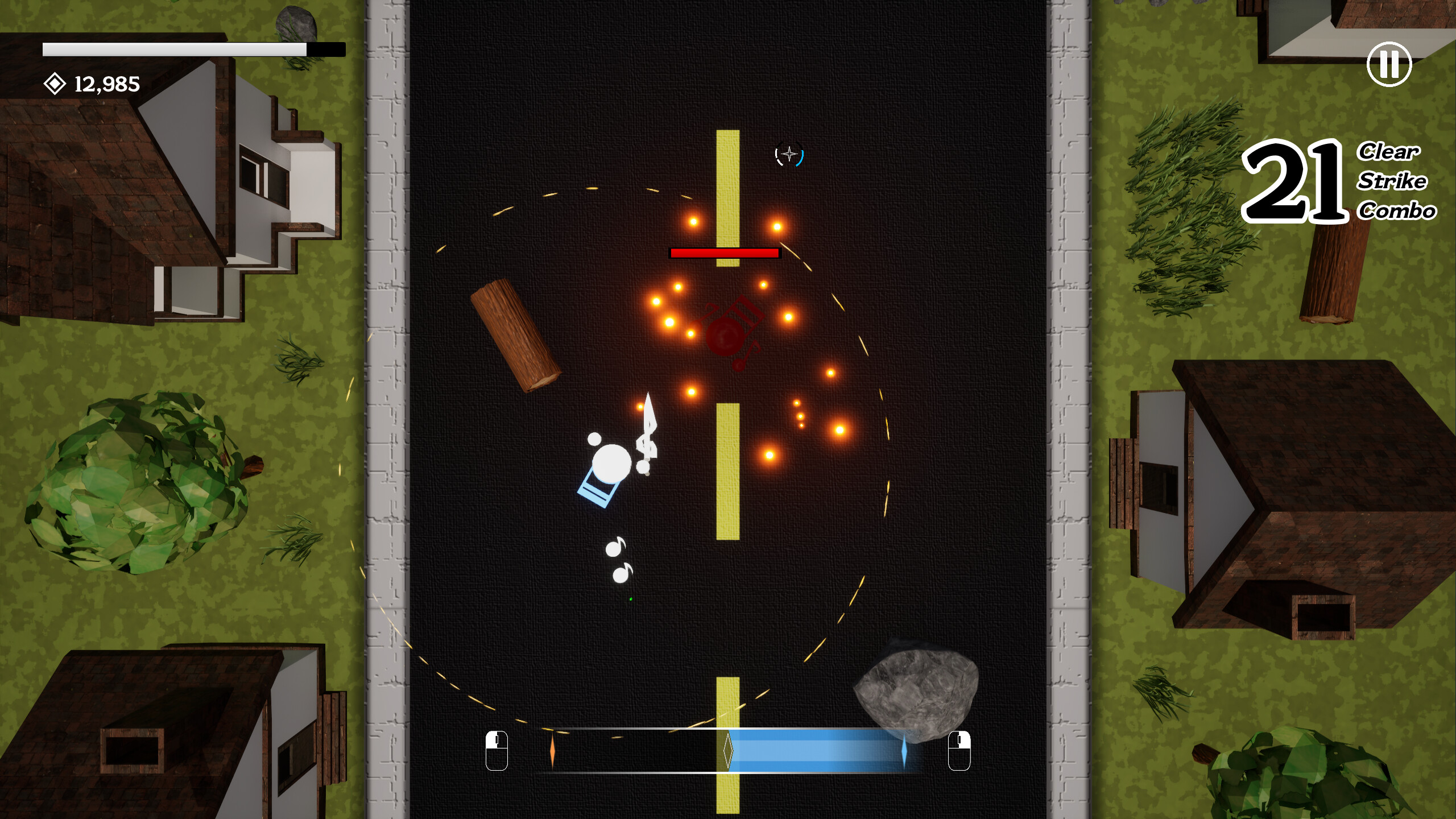Click the white progress bar at the top left

[x=171, y=48]
